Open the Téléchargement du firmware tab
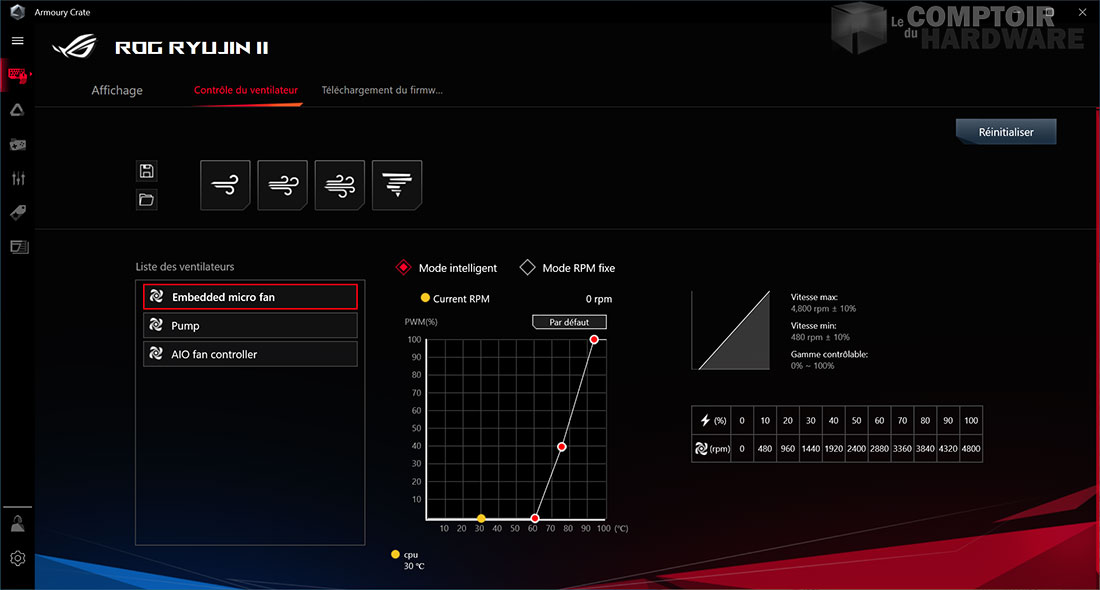 [x=382, y=90]
